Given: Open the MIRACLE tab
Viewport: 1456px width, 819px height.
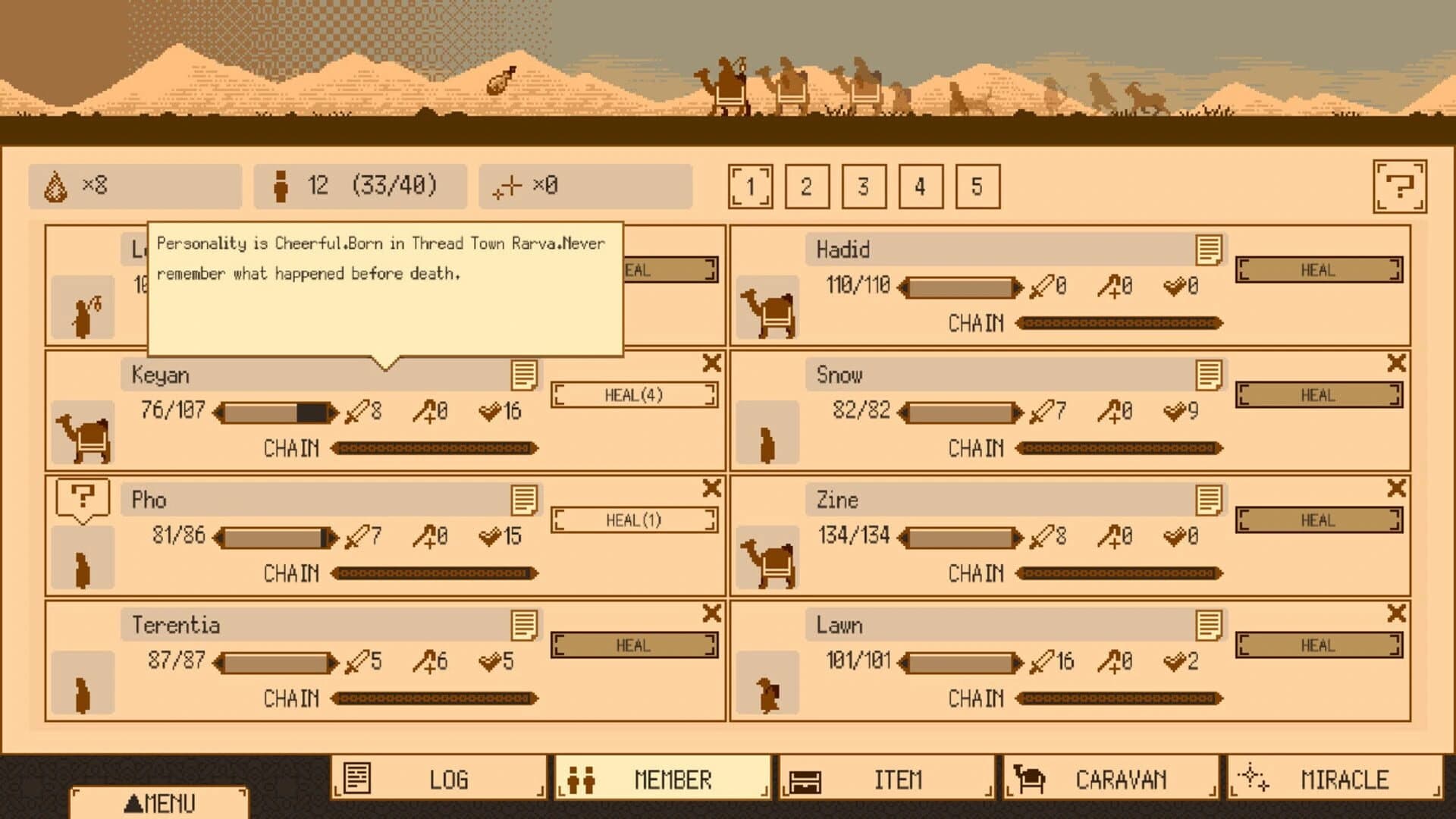Looking at the screenshot, I should [1346, 778].
